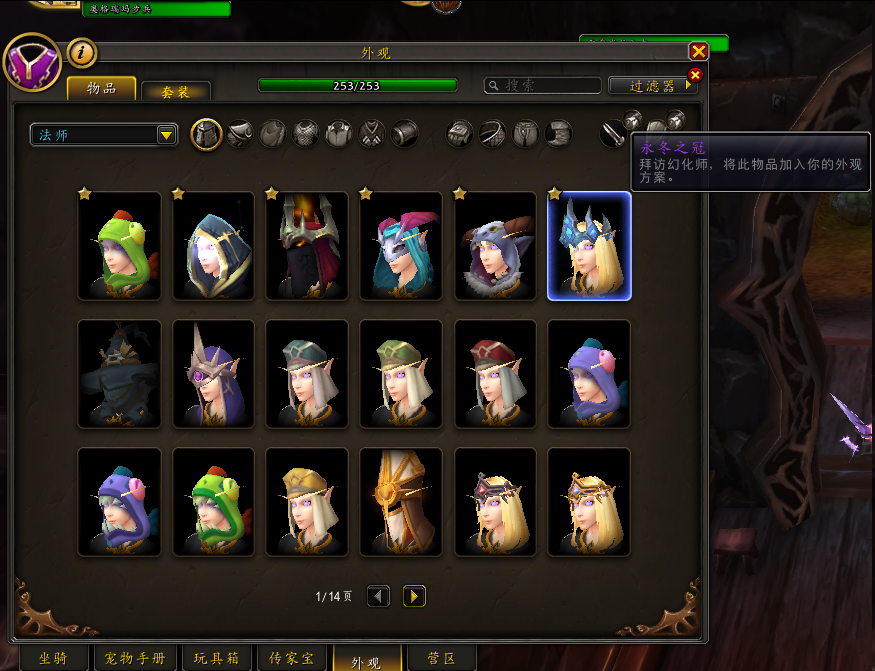The image size is (875, 671).
Task: Close the 外观 appearance window
Action: point(698,51)
